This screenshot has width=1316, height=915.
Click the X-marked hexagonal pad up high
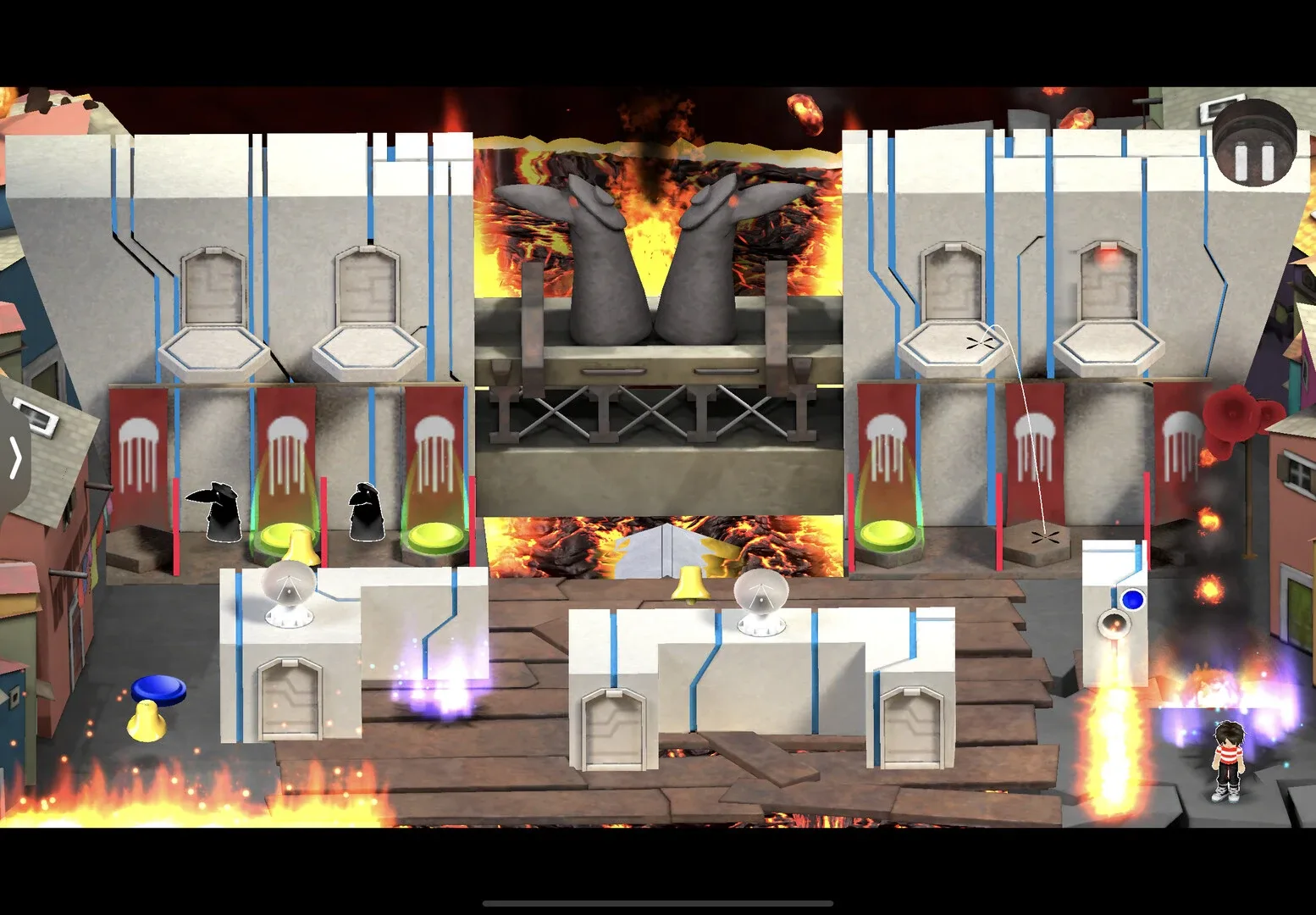[x=981, y=343]
